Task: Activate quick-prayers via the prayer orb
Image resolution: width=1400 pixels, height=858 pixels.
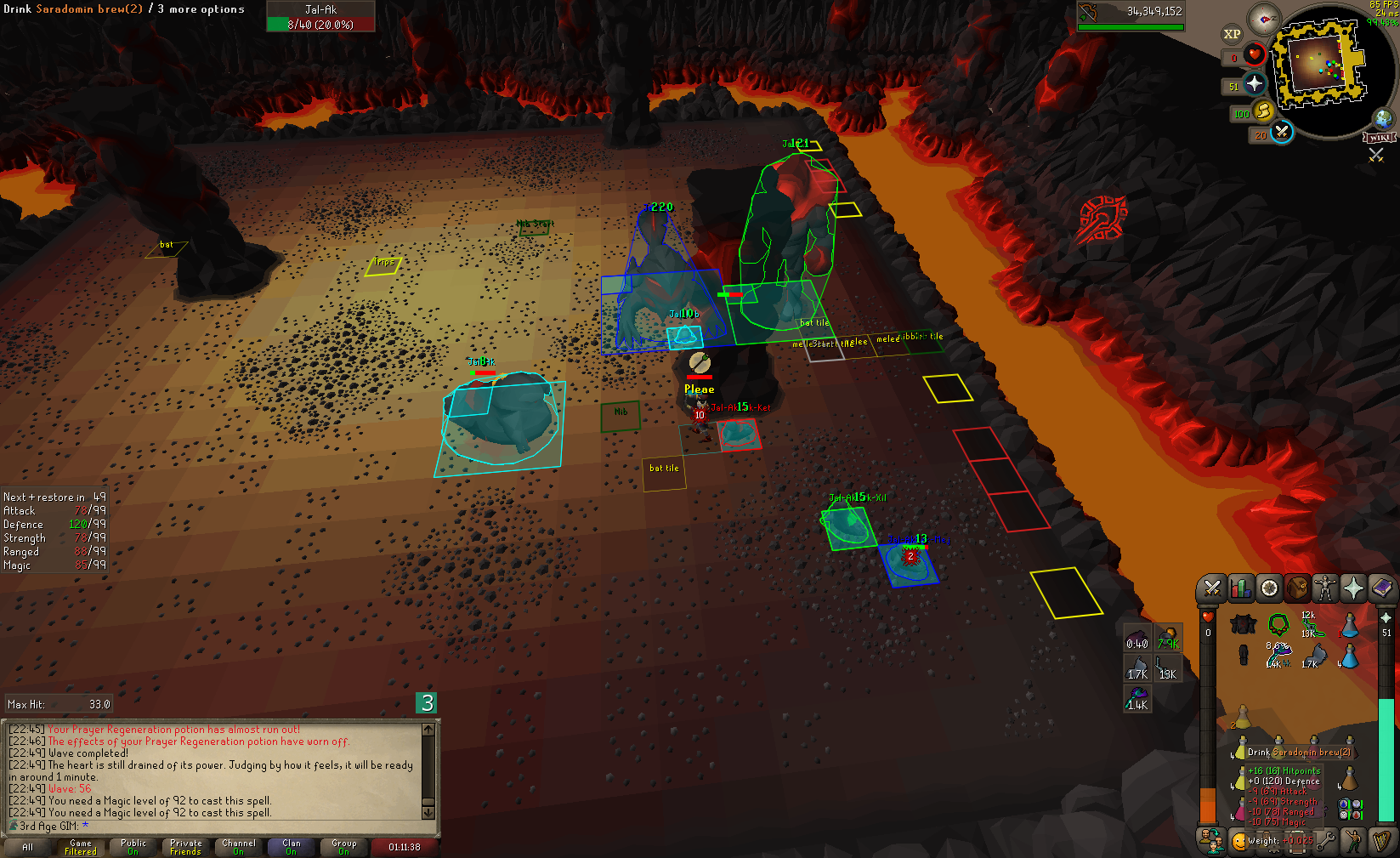Action: tap(1255, 83)
